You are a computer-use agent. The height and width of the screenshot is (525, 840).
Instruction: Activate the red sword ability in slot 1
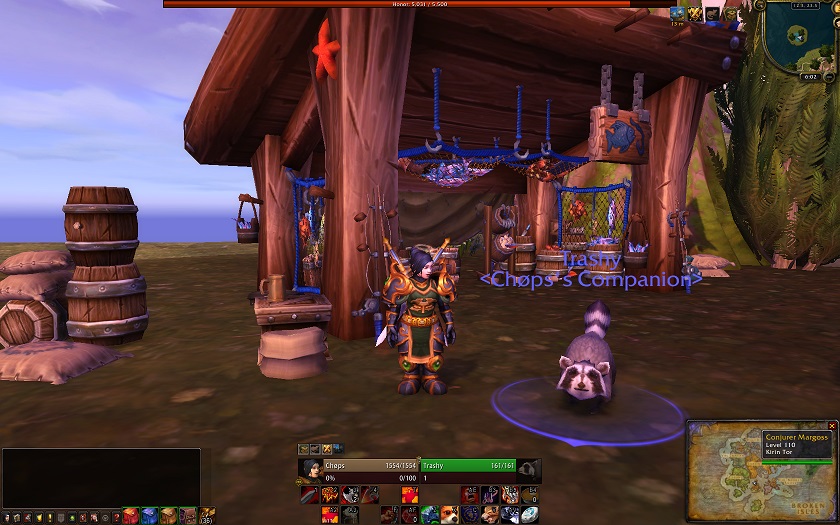click(309, 494)
